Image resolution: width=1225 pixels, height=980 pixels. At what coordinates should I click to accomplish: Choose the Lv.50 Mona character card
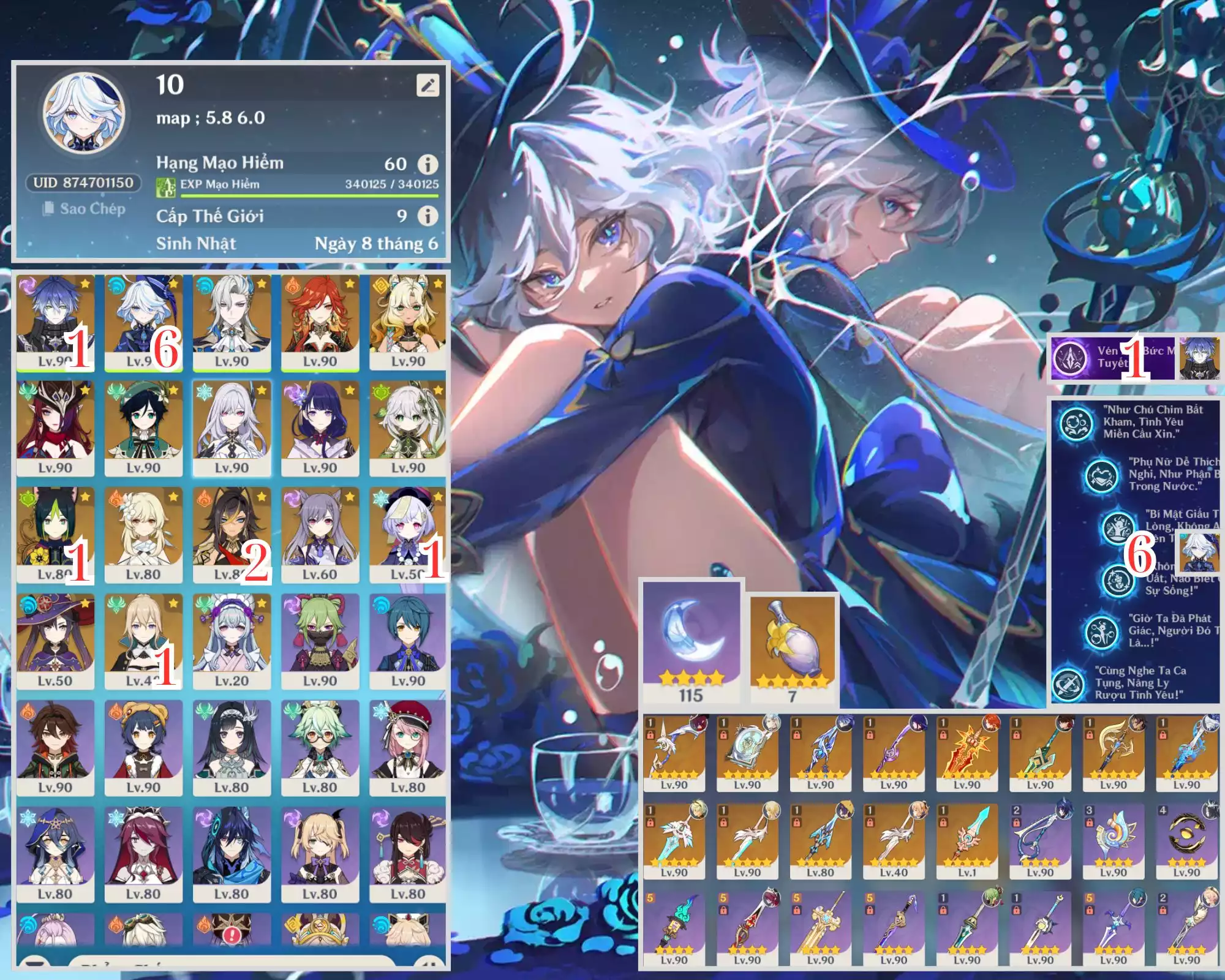pyautogui.click(x=55, y=641)
